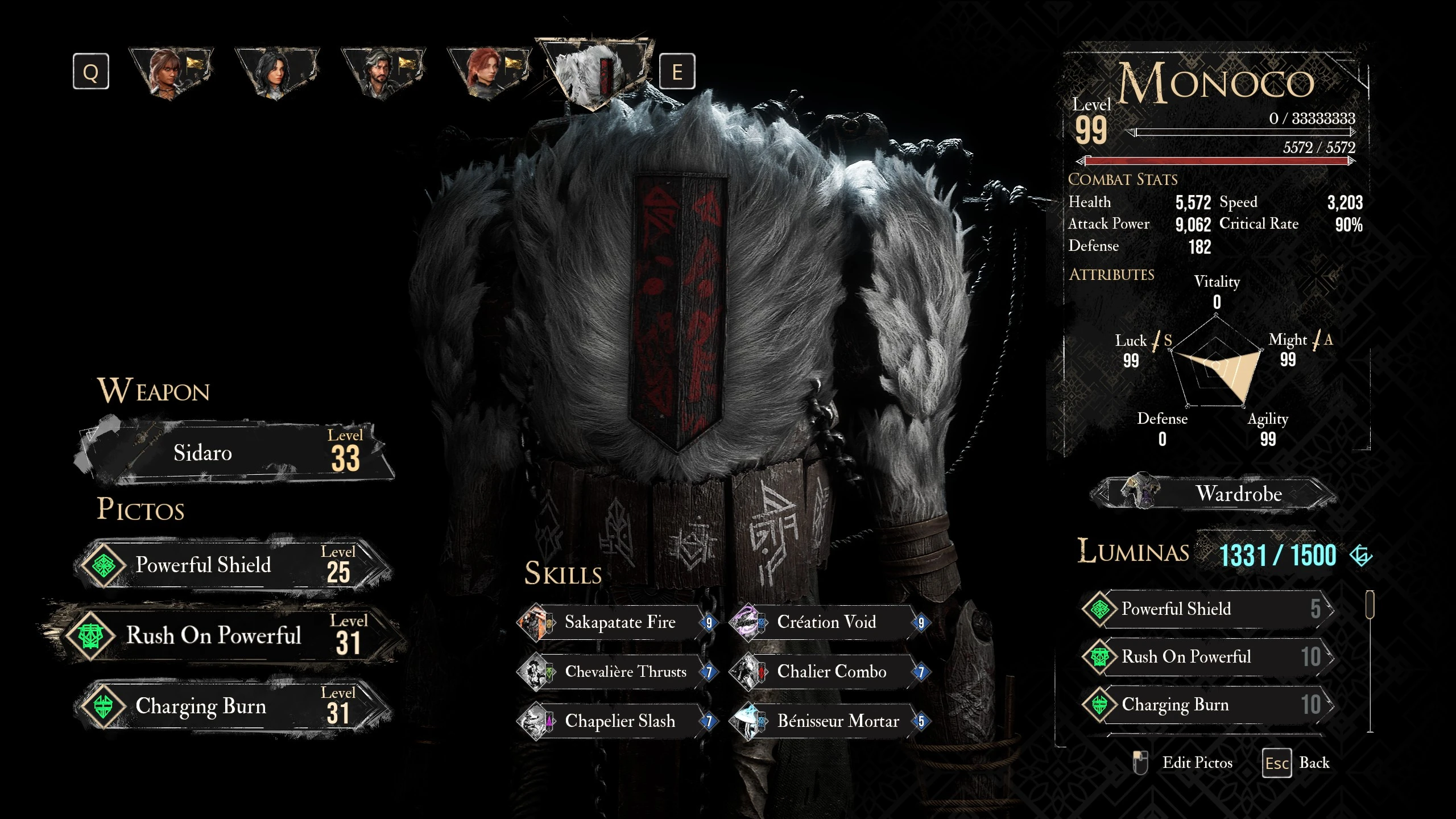Select the Powerful Shield picto, level 25
The height and width of the screenshot is (819, 1456).
[x=233, y=565]
